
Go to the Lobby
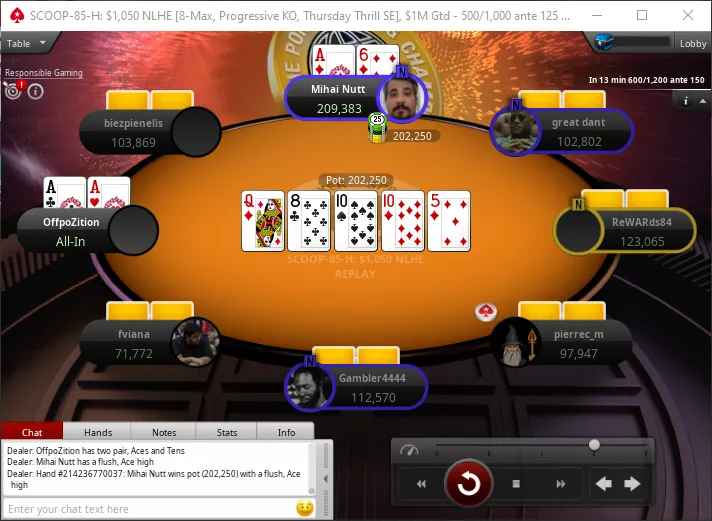(x=693, y=43)
